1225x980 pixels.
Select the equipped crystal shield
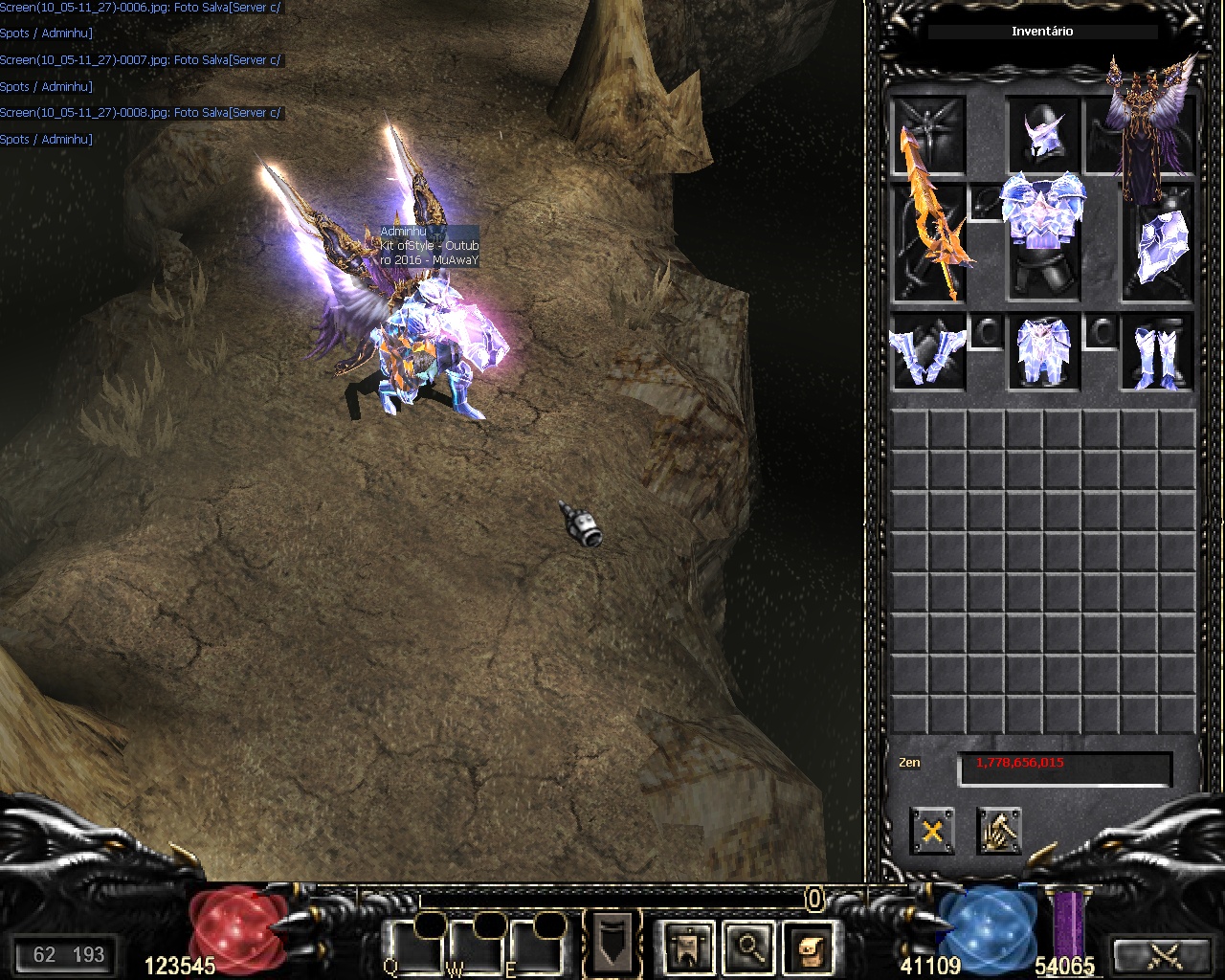pyautogui.click(x=1160, y=244)
